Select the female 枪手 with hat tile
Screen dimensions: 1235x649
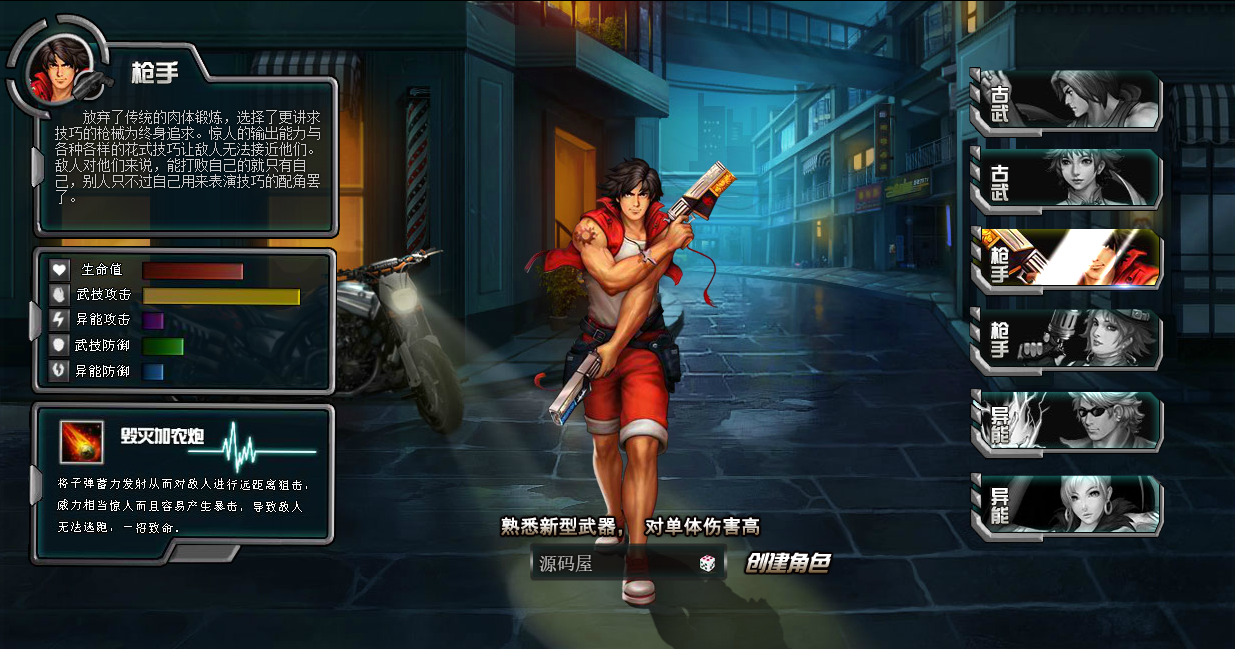pyautogui.click(x=1068, y=340)
